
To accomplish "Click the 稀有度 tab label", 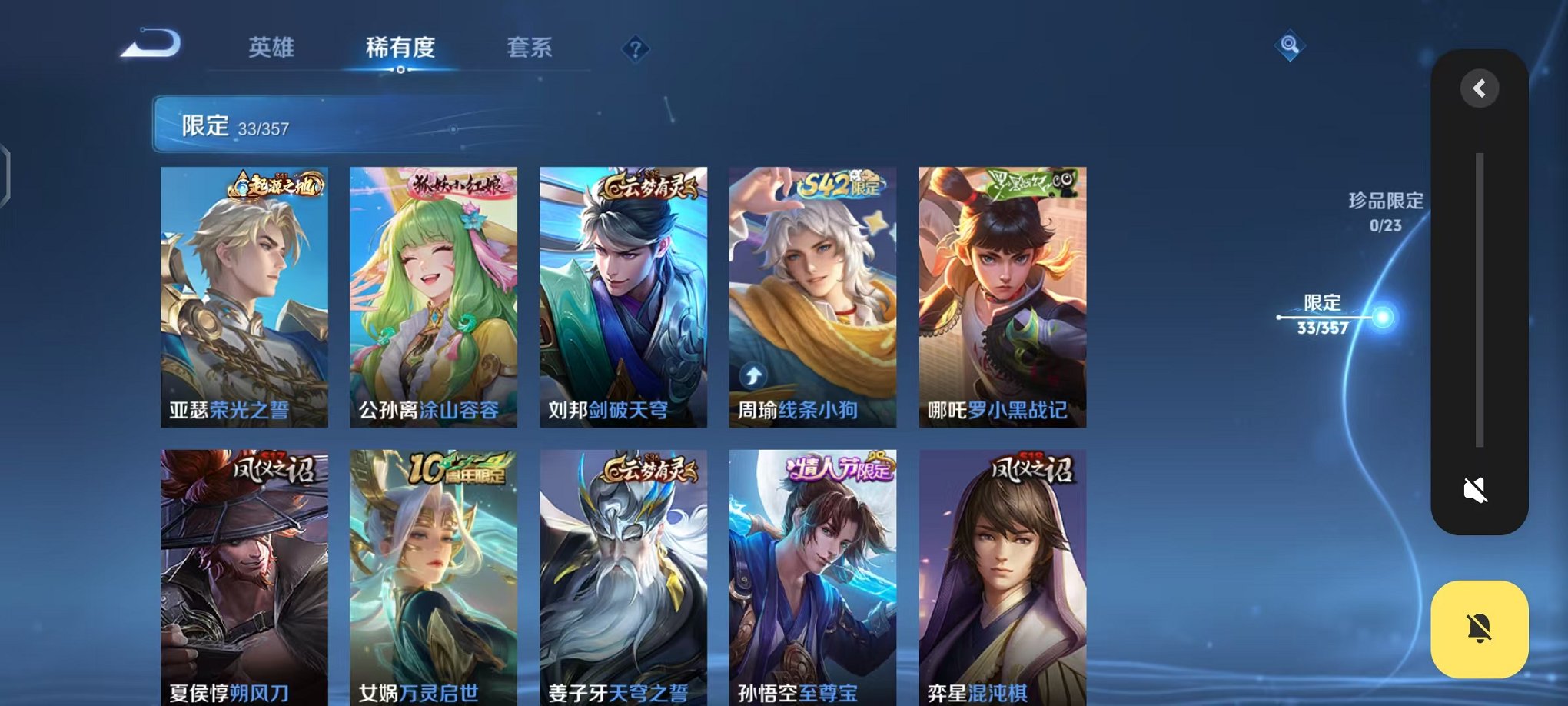I will [402, 48].
